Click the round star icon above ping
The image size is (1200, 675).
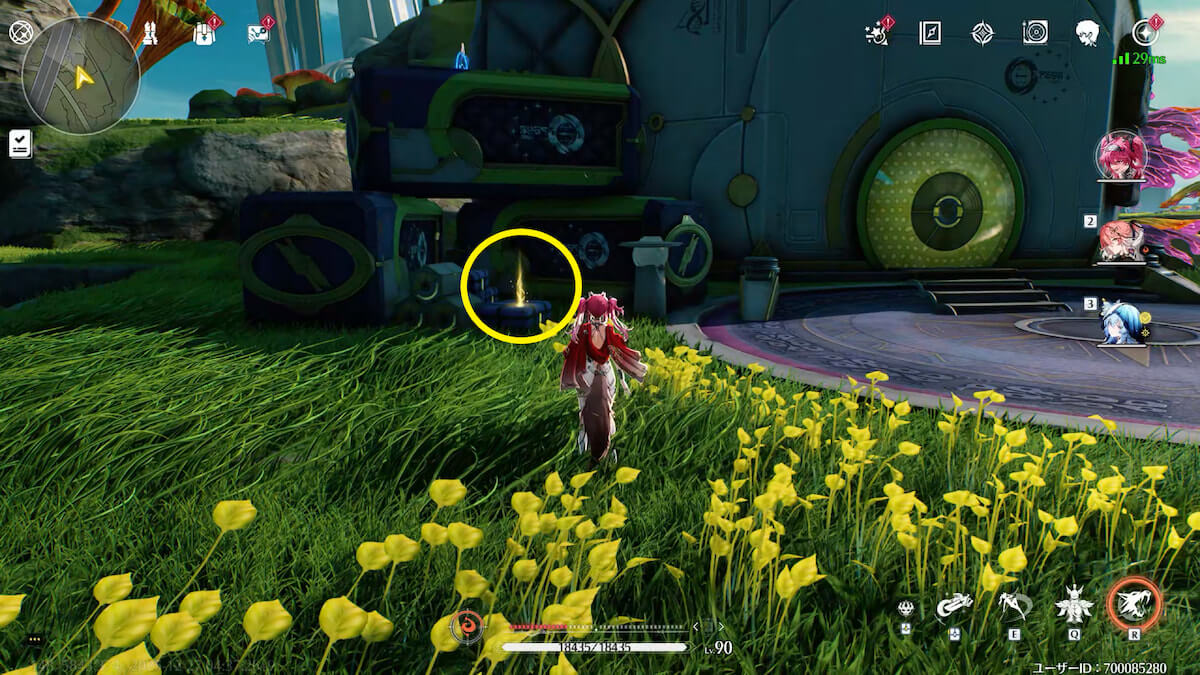(1145, 33)
